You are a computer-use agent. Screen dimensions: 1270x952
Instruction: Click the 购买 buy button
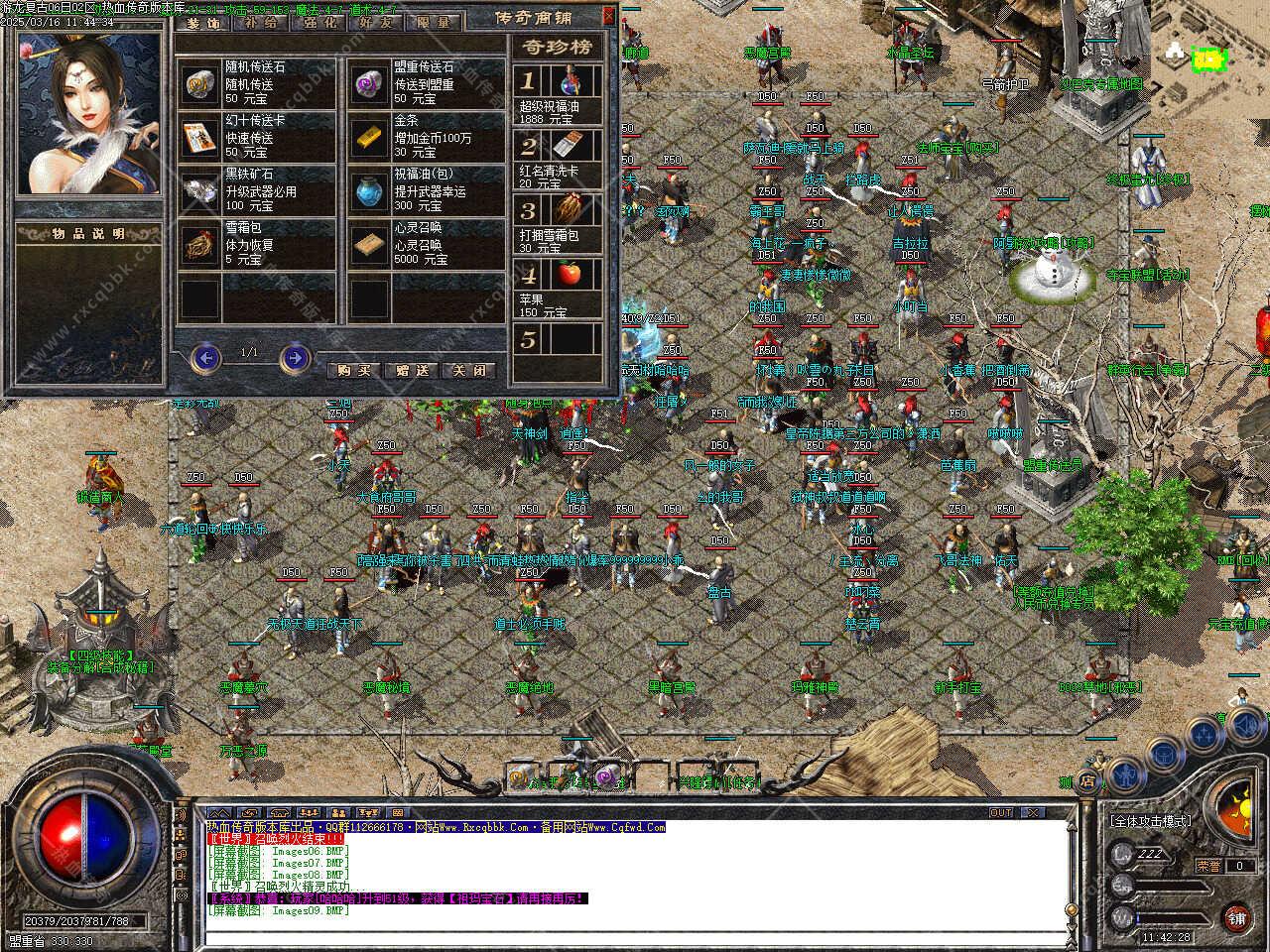353,369
